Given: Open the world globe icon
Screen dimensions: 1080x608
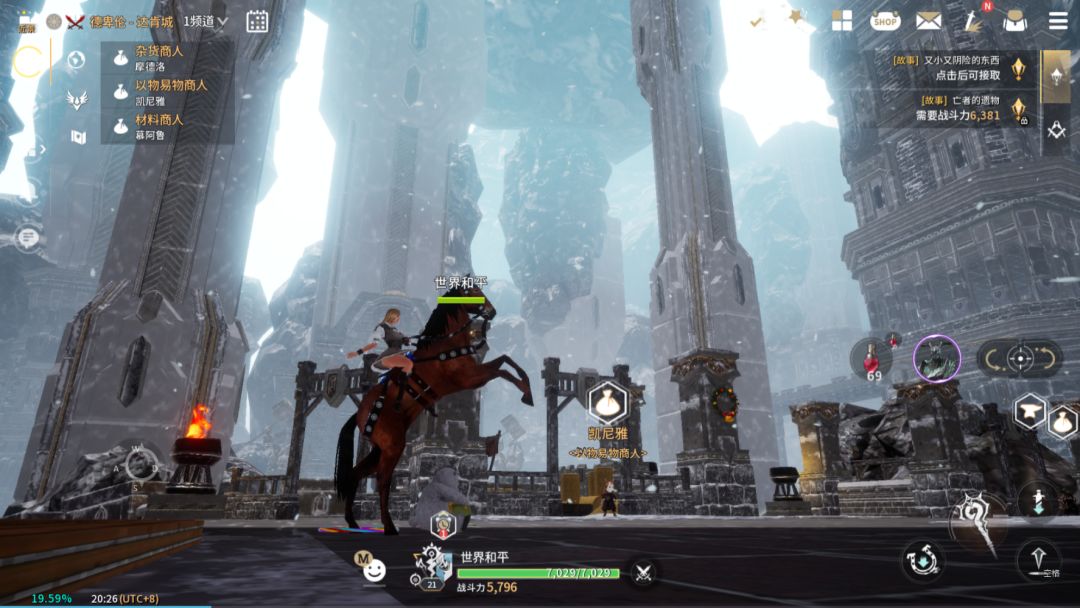Looking at the screenshot, I should point(76,60).
